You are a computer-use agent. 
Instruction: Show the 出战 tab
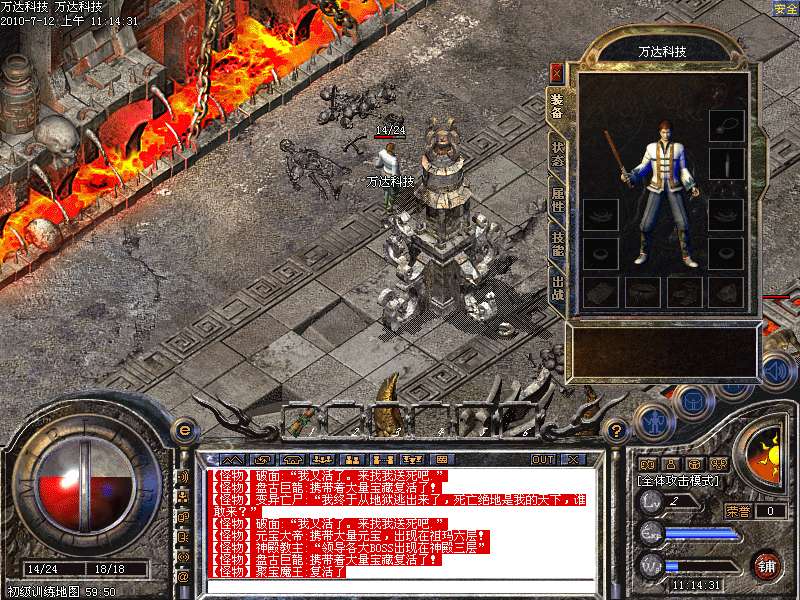(557, 290)
